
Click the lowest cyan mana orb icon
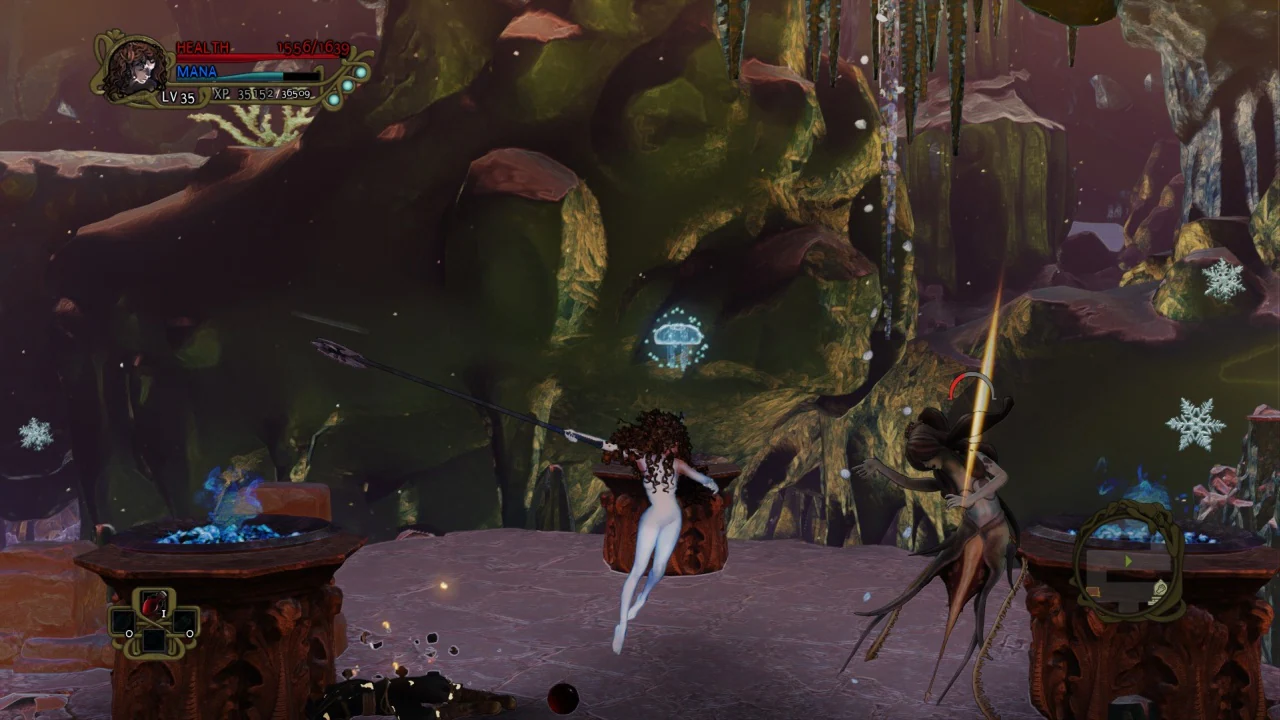tap(333, 99)
